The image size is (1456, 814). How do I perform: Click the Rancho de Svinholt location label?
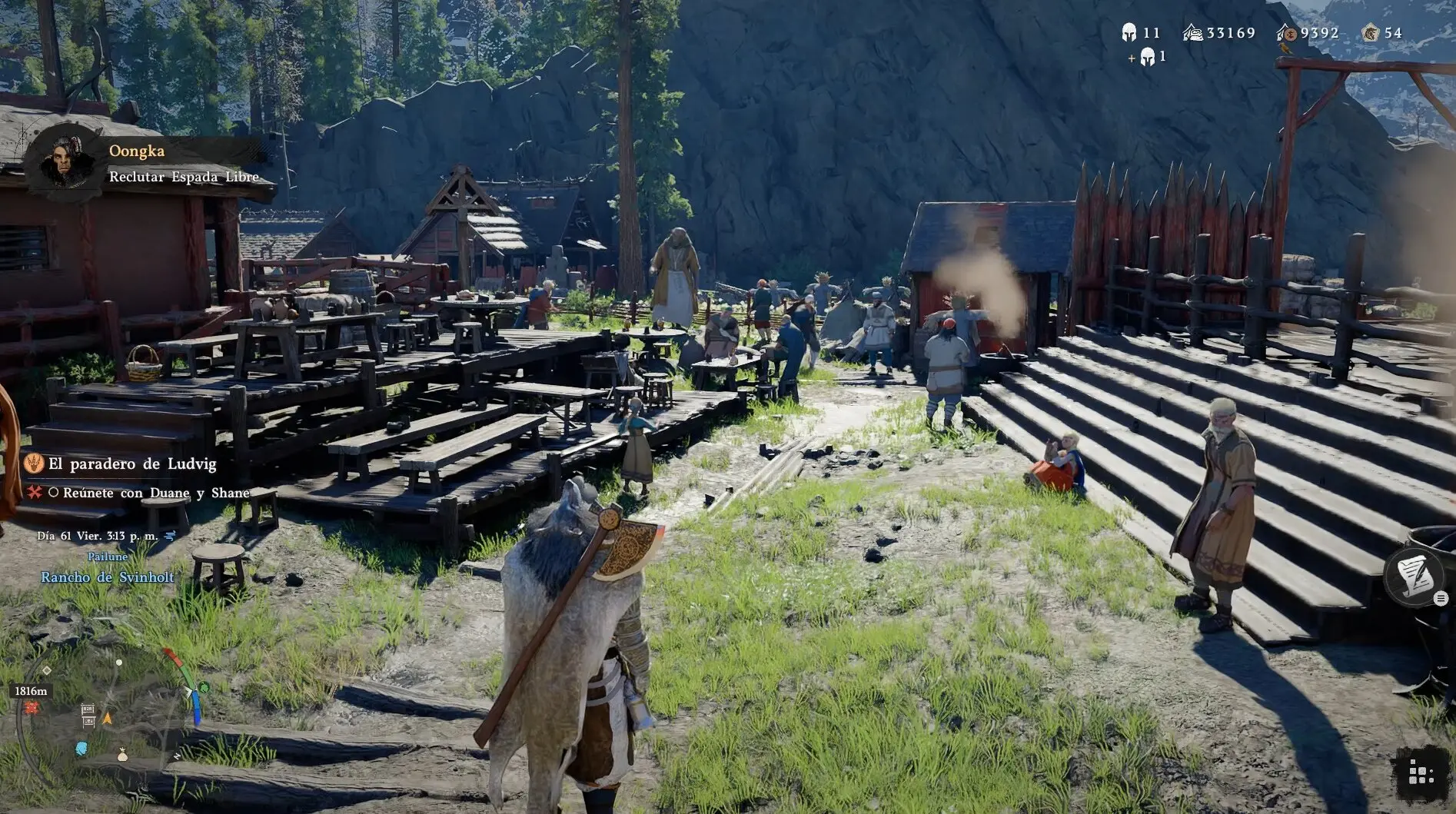pos(107,577)
